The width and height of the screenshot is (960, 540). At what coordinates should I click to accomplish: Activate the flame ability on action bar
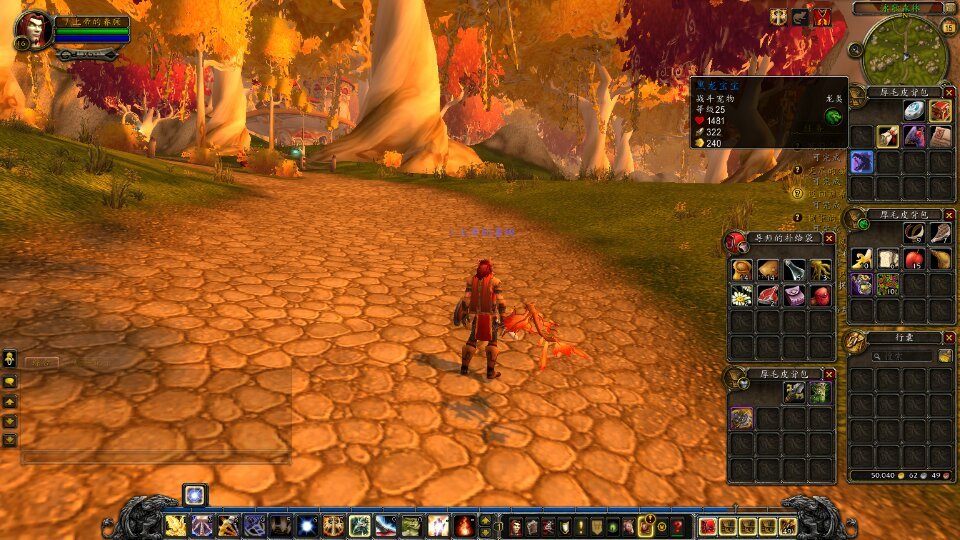[464, 525]
